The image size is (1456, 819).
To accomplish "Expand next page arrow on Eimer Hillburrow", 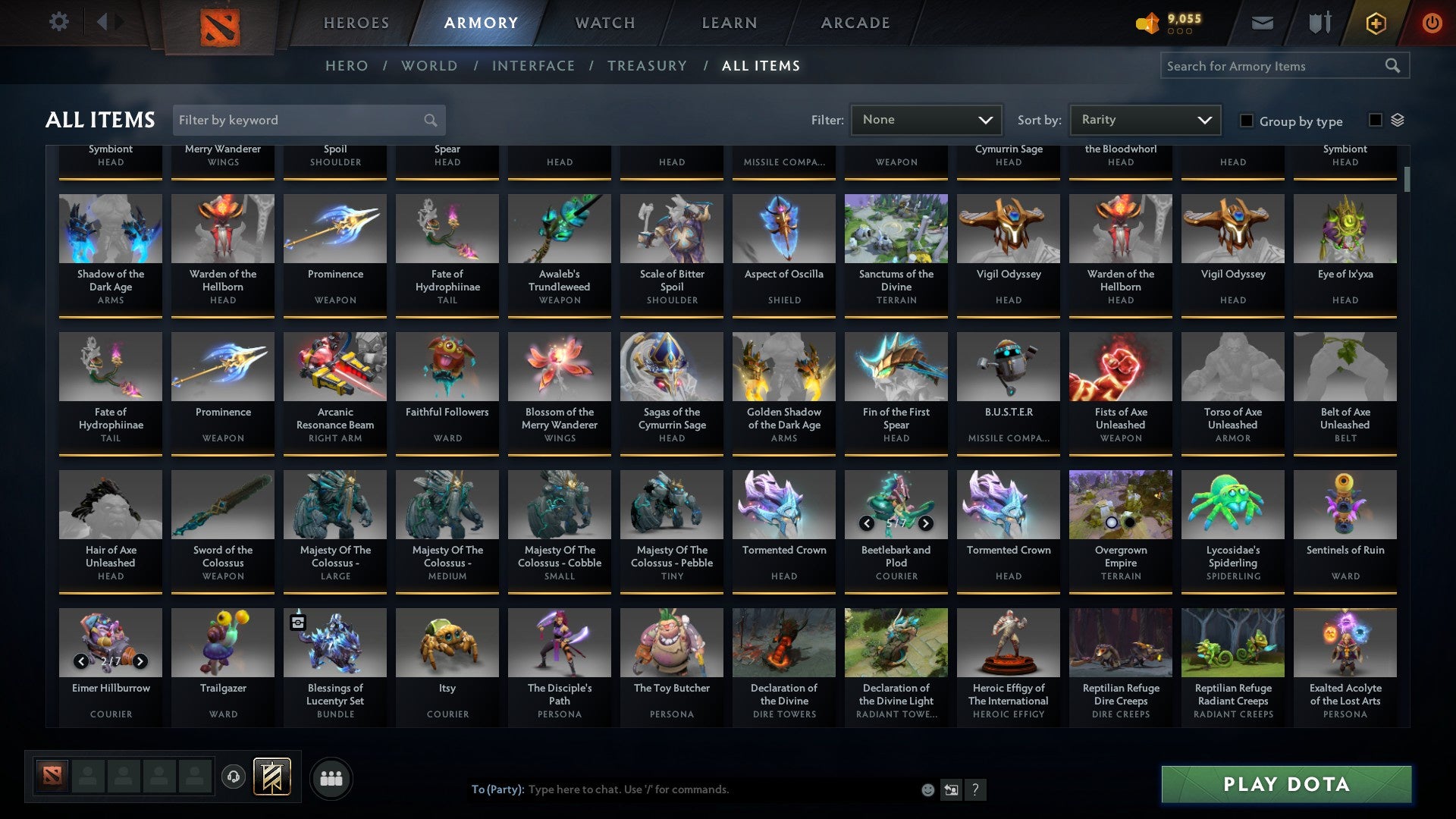I will 140,661.
